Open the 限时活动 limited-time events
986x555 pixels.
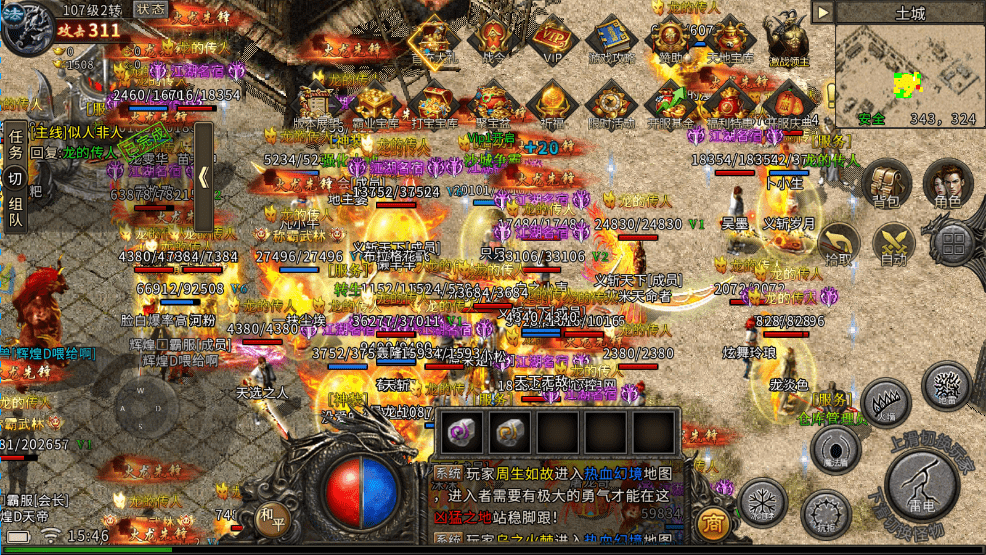(610, 103)
